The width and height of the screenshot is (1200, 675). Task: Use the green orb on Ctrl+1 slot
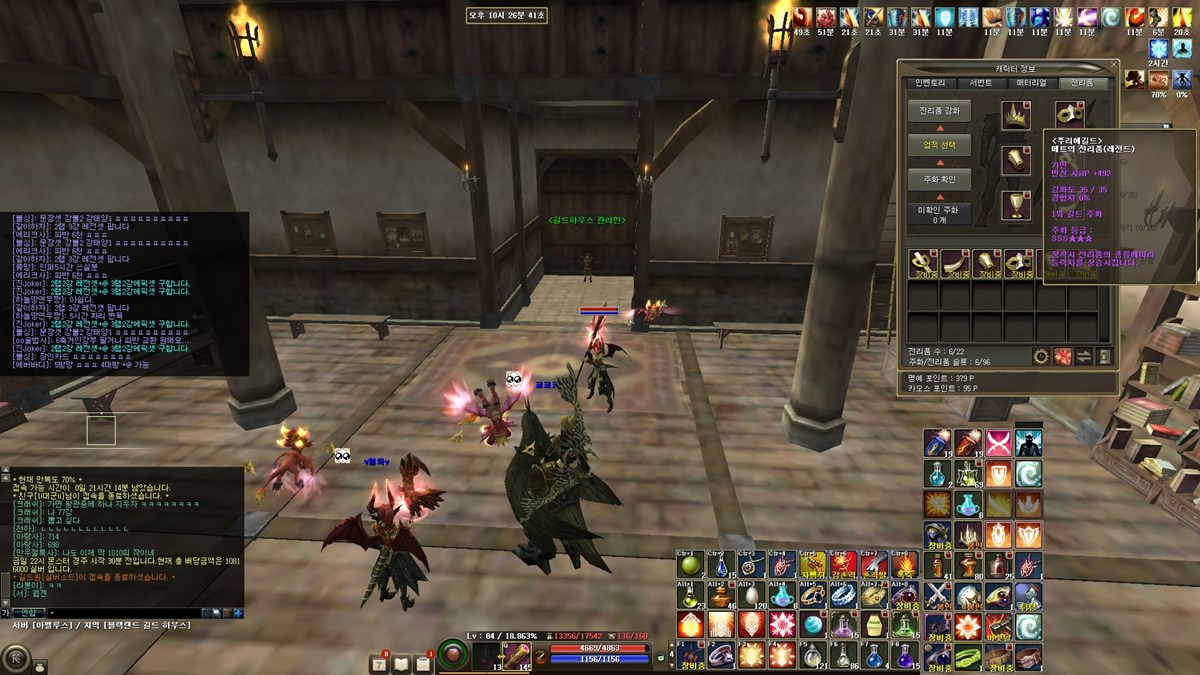click(690, 565)
